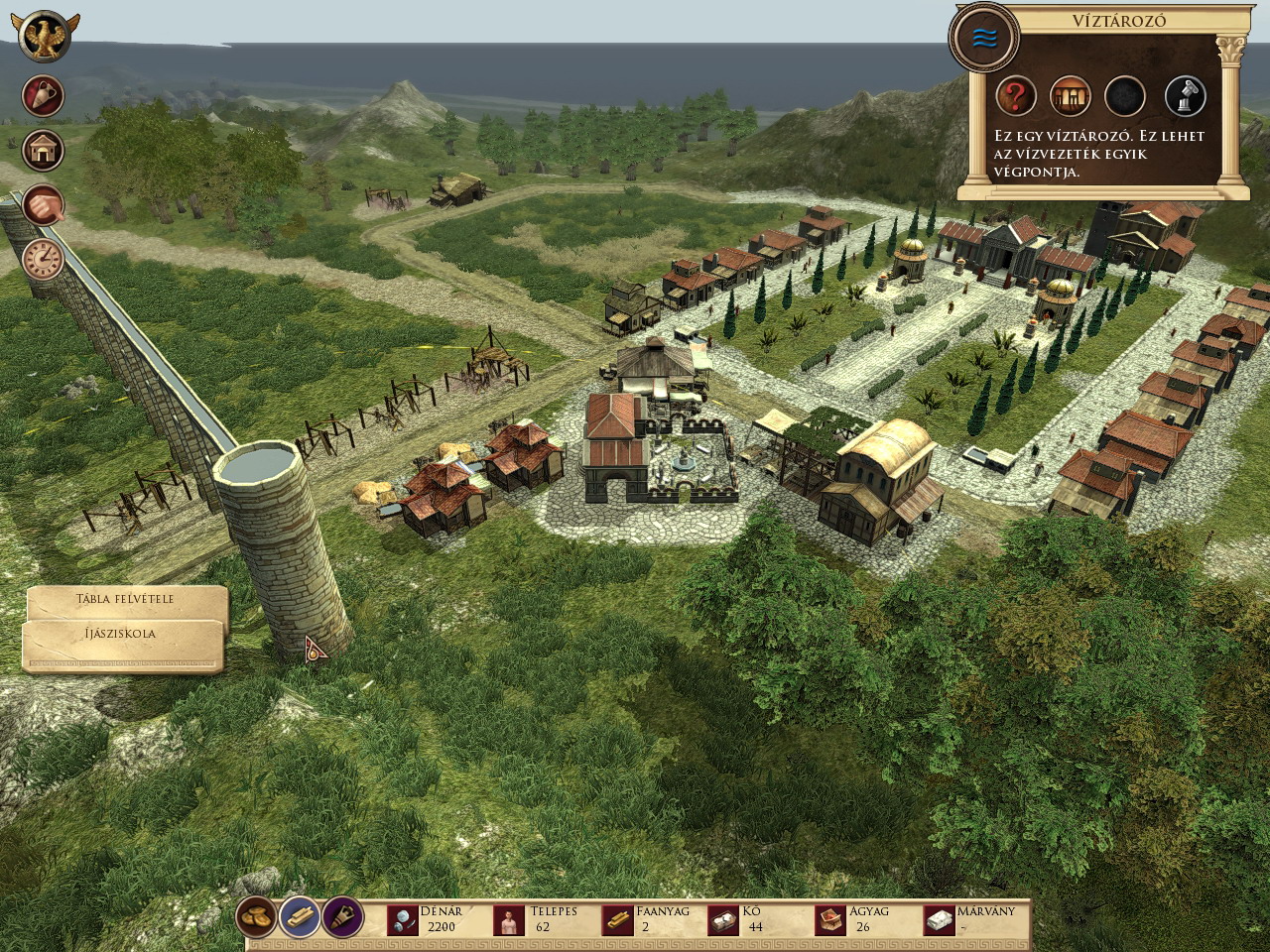Click the blue water waves emblem

click(x=984, y=39)
